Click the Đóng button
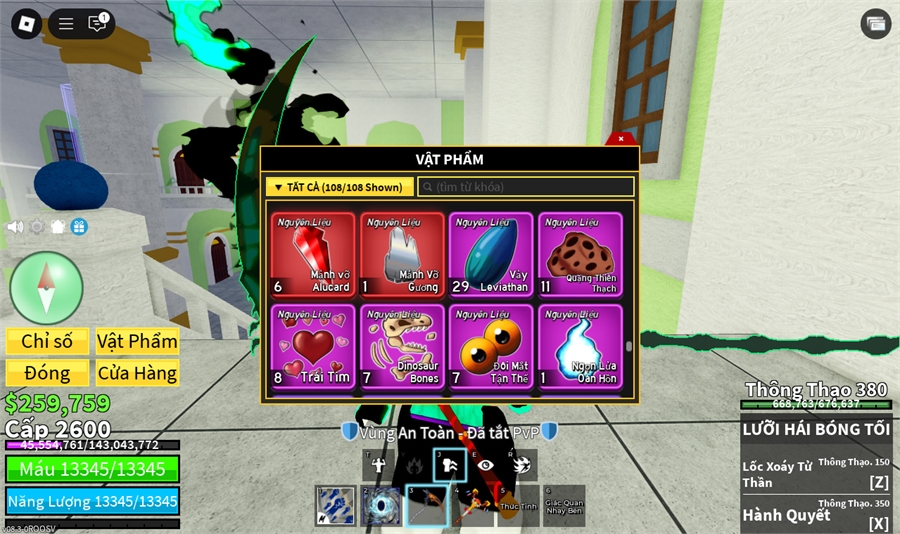The height and width of the screenshot is (534, 900). coord(47,373)
